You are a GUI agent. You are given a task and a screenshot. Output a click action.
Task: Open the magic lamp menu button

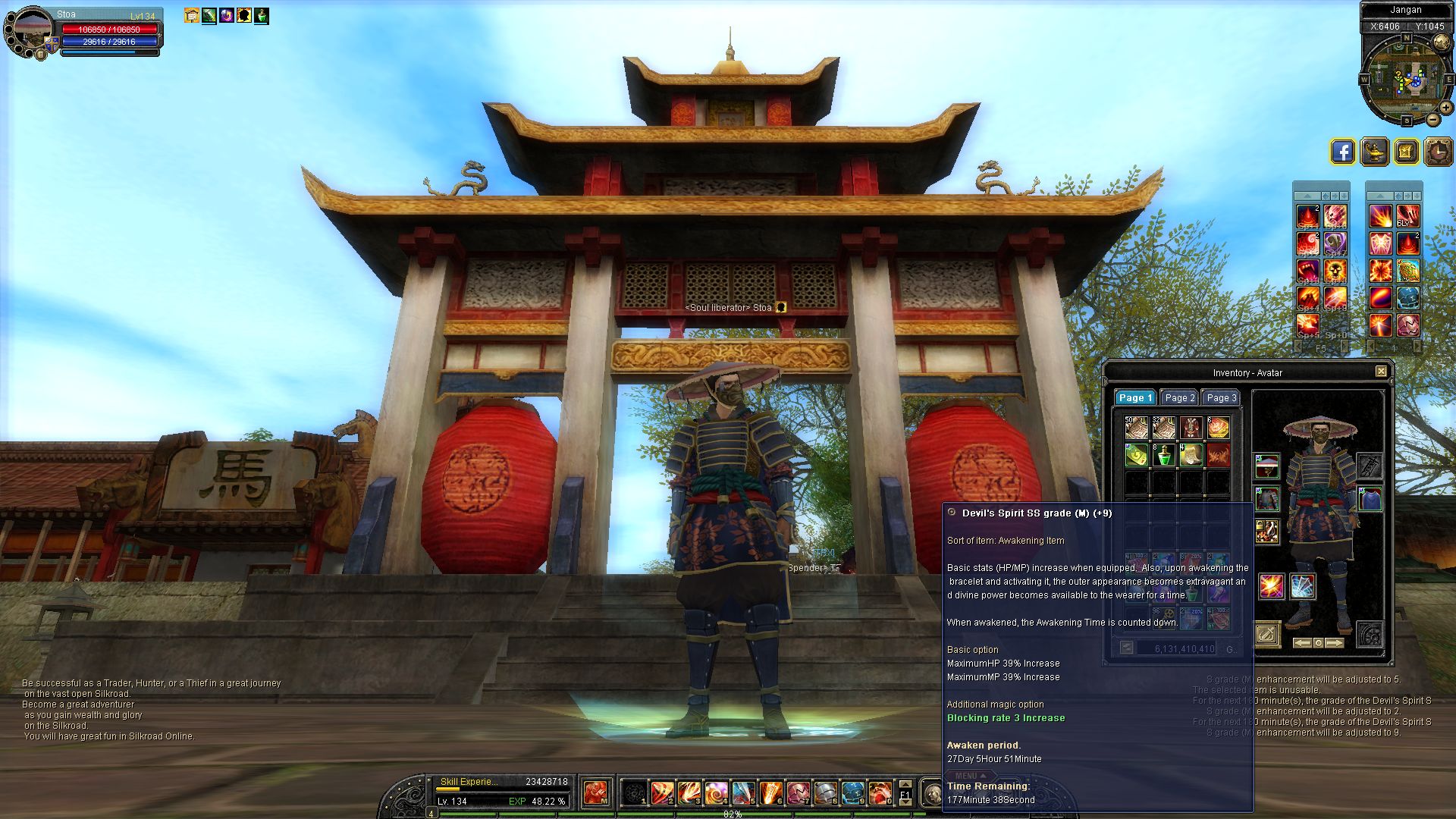click(1374, 152)
